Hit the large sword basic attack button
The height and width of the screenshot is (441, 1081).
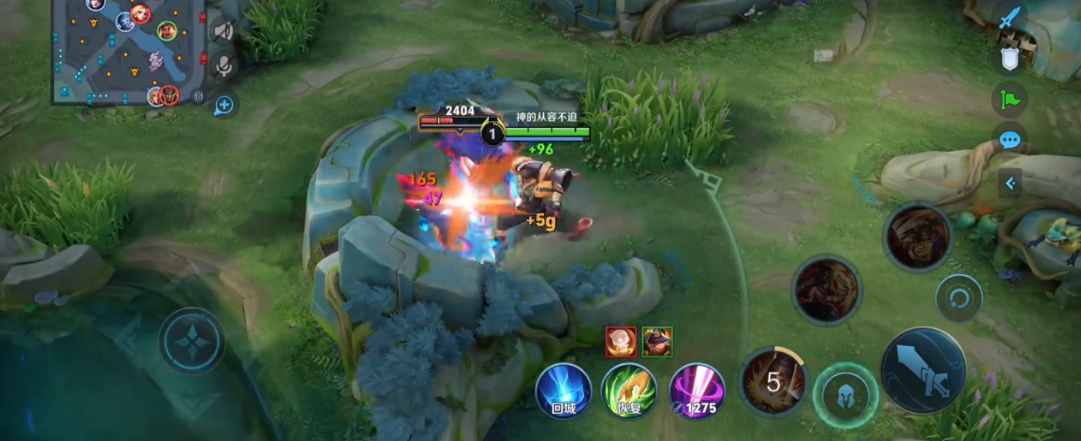click(x=923, y=370)
